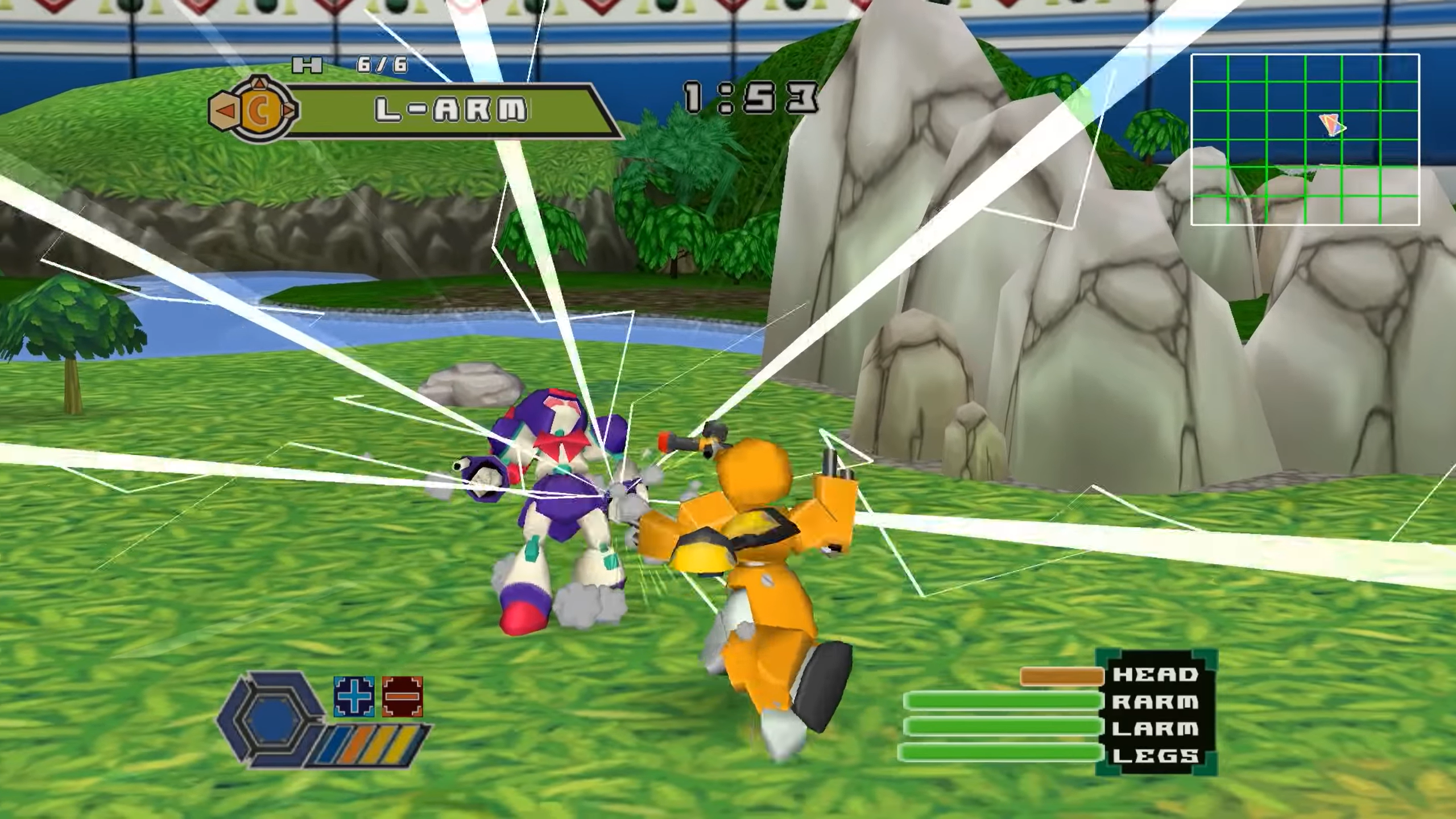Click the 1:53 match timer
This screenshot has height=819, width=1456.
click(x=751, y=97)
